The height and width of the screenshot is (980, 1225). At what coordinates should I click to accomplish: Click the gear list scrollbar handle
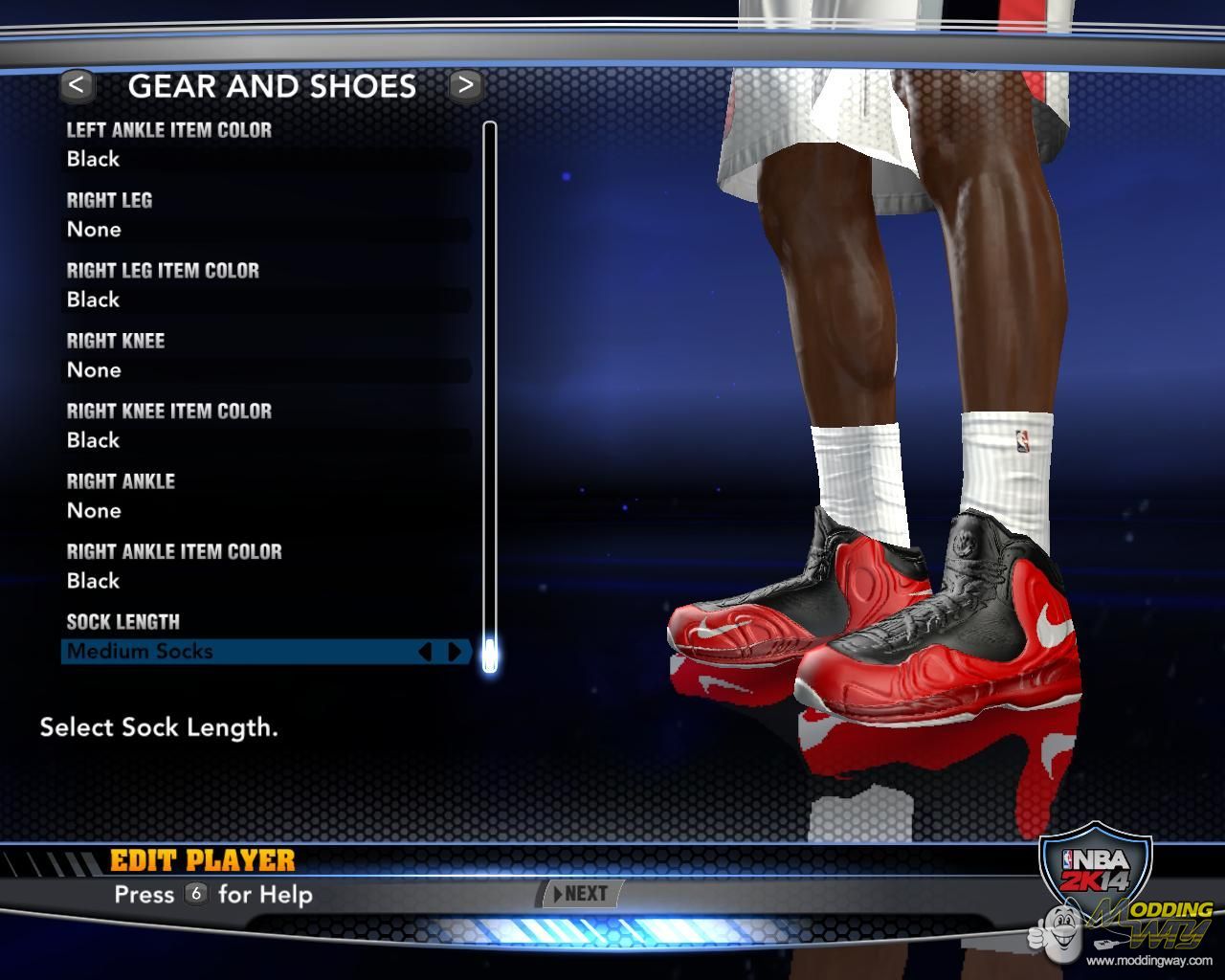pos(490,656)
